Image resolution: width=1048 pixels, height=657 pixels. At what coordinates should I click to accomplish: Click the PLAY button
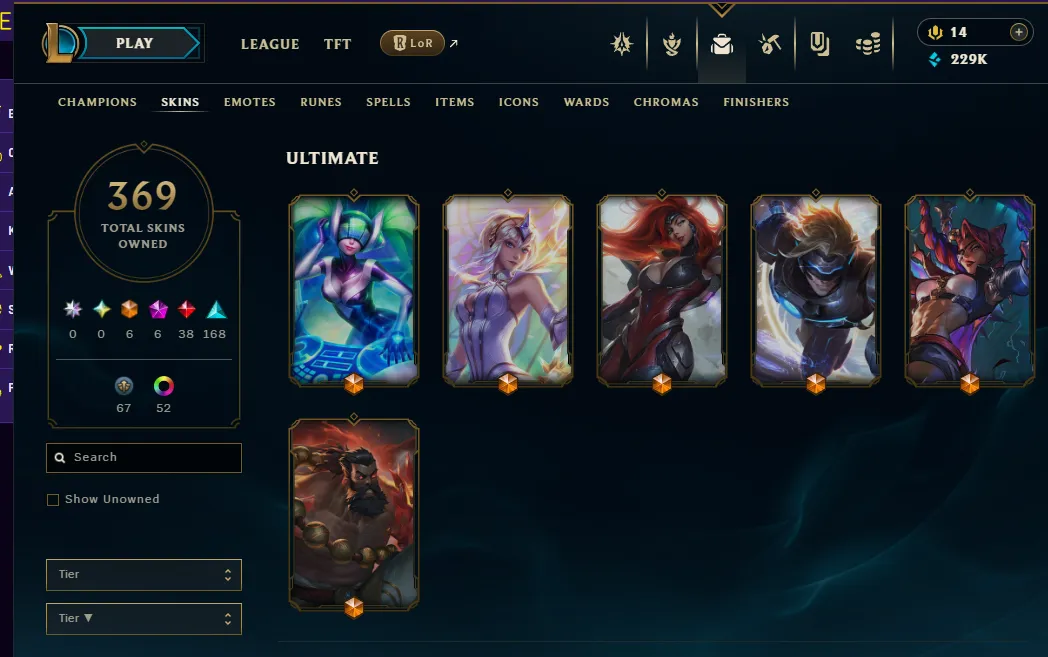click(134, 43)
